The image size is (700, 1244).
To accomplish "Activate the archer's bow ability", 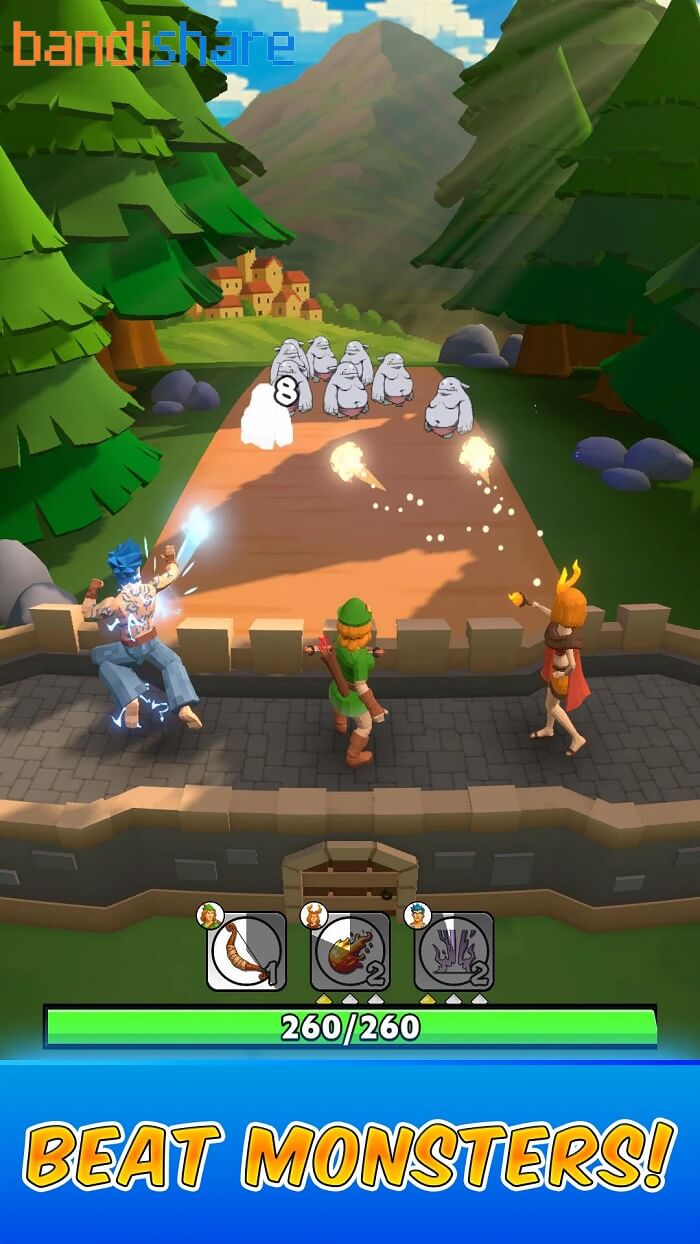I will [x=246, y=951].
